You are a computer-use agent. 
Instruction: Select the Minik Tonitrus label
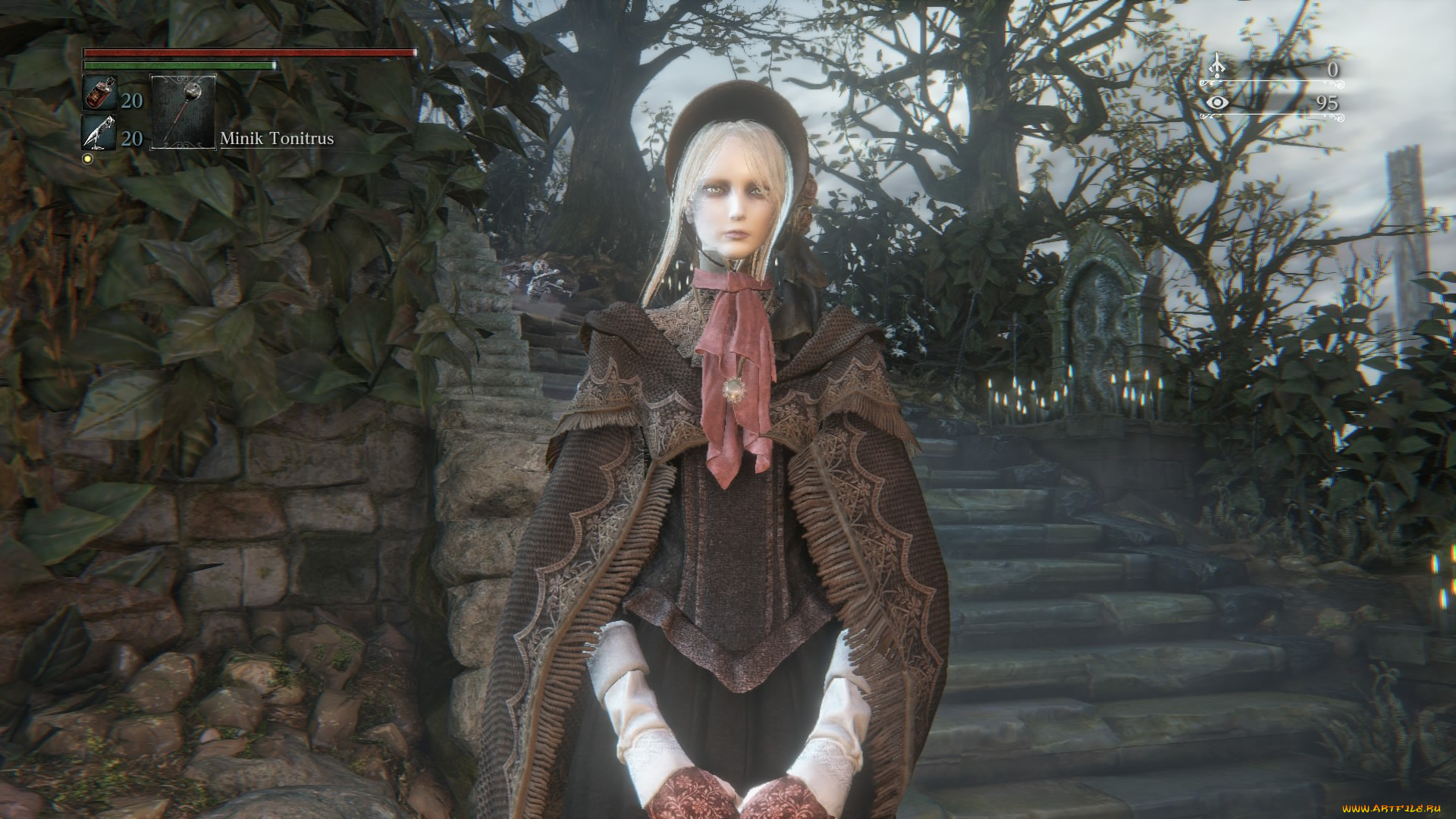[277, 138]
